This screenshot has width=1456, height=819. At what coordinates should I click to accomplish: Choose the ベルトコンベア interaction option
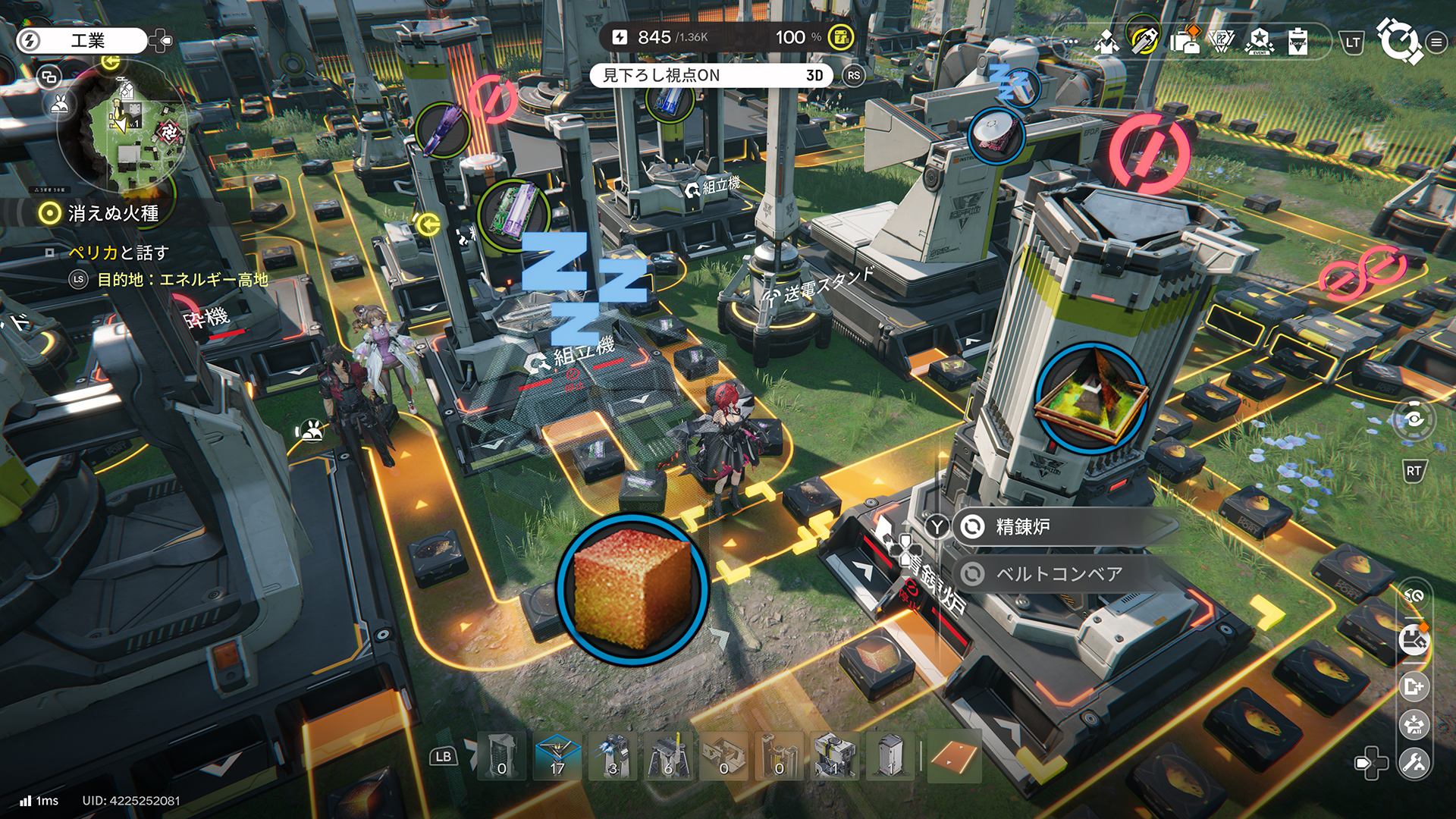pos(1062,574)
